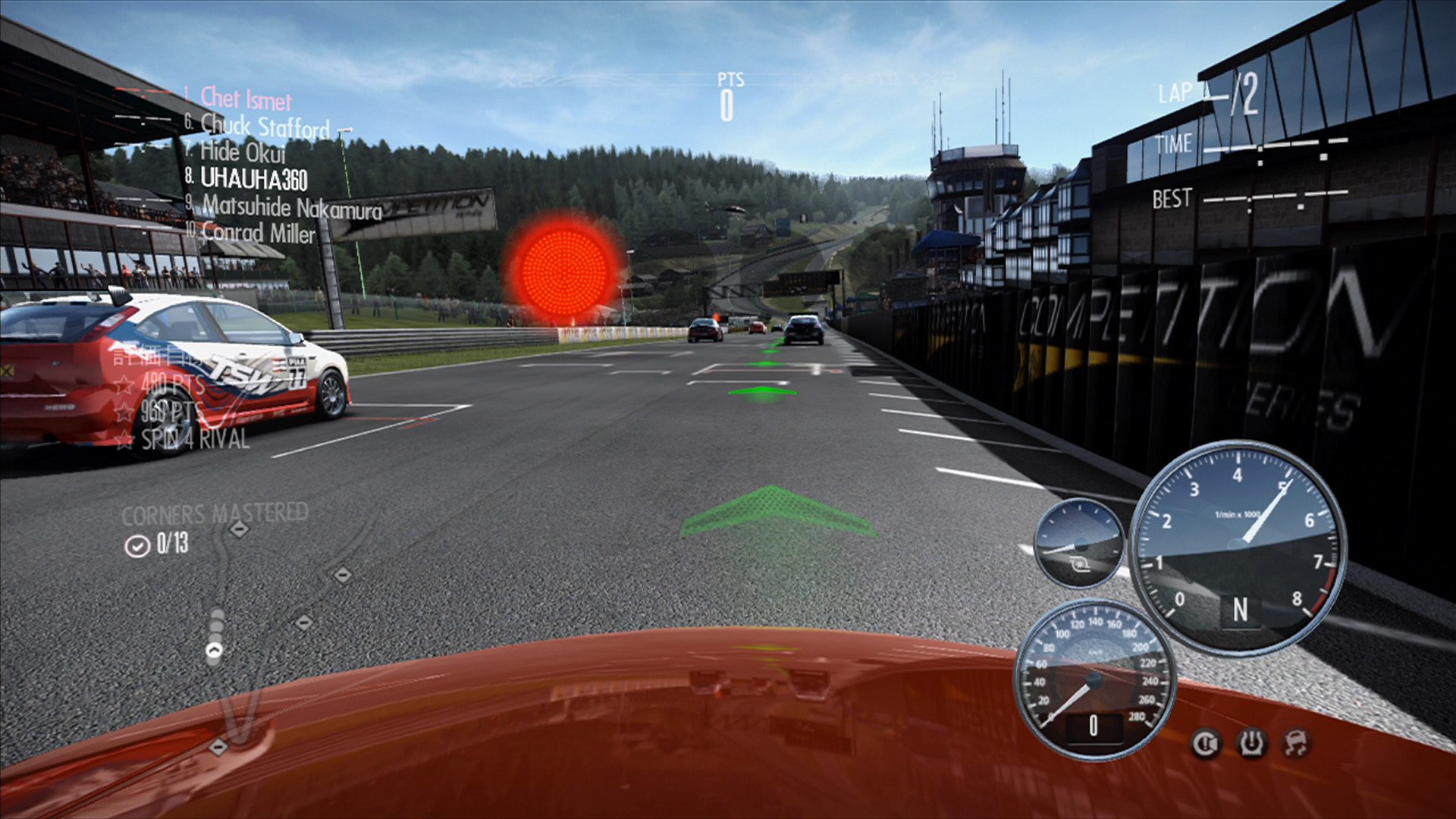1456x819 pixels.
Task: Toggle the traction control skid icon
Action: point(1296,744)
